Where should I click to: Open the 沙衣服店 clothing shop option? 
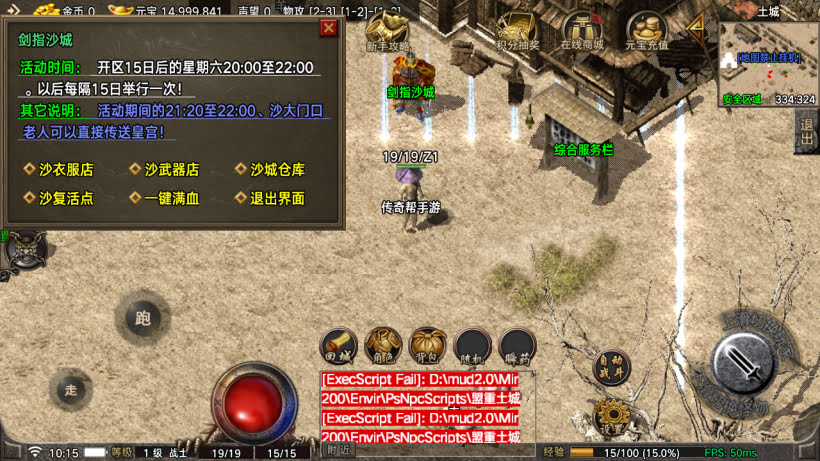coord(66,170)
